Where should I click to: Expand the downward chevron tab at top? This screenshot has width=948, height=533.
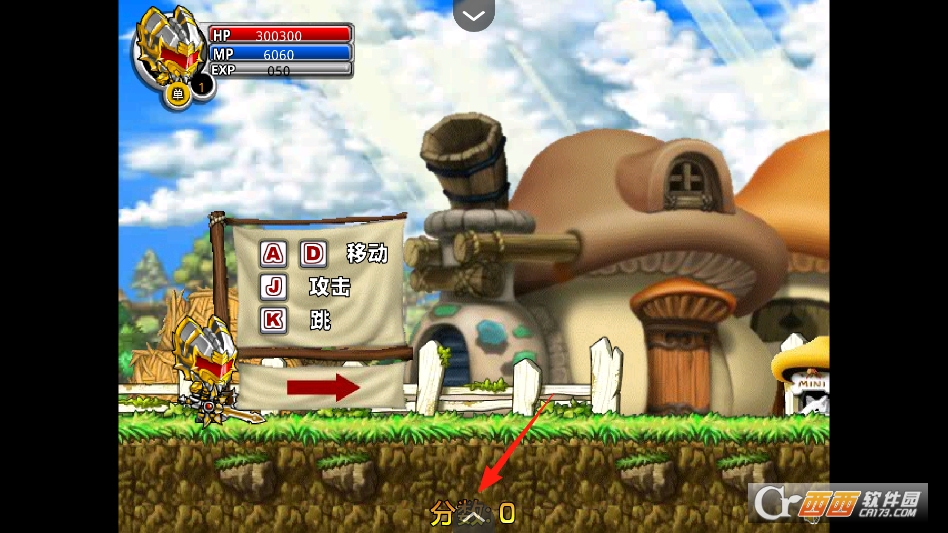(474, 15)
